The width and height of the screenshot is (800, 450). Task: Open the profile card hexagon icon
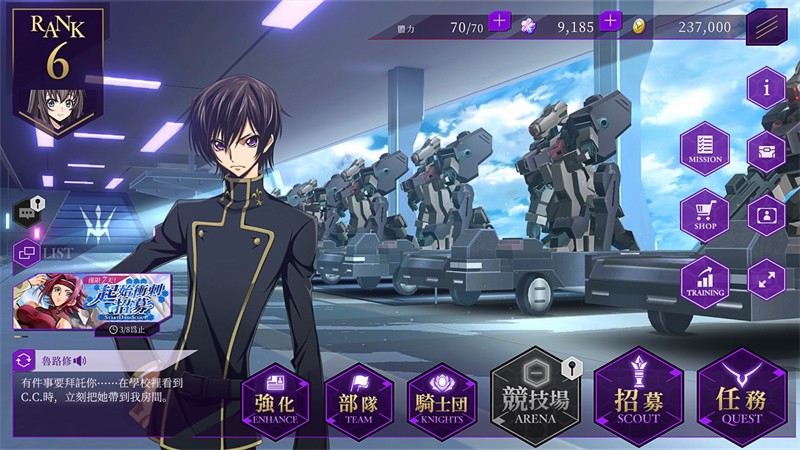click(x=766, y=216)
